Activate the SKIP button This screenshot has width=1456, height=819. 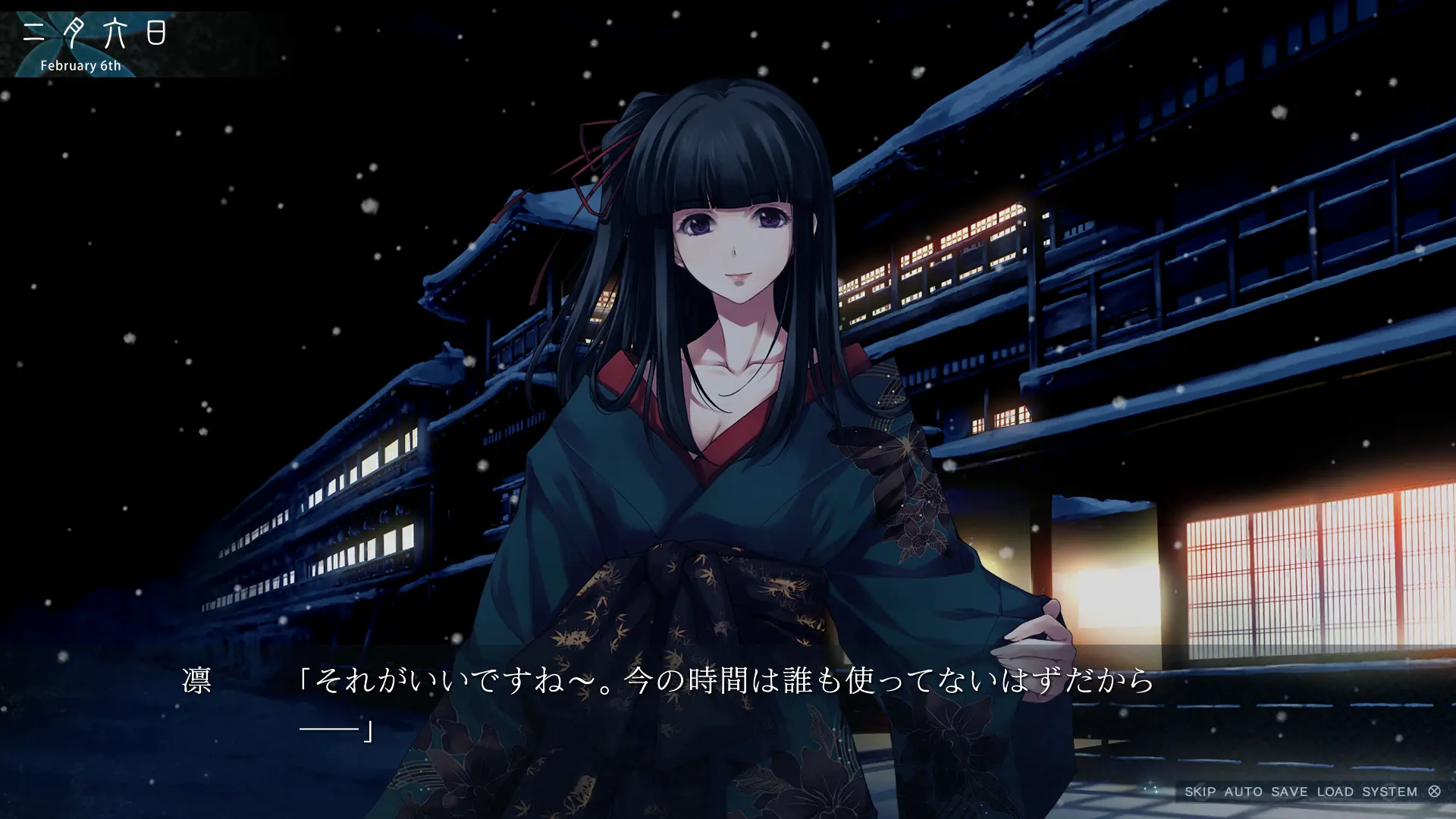point(1200,792)
